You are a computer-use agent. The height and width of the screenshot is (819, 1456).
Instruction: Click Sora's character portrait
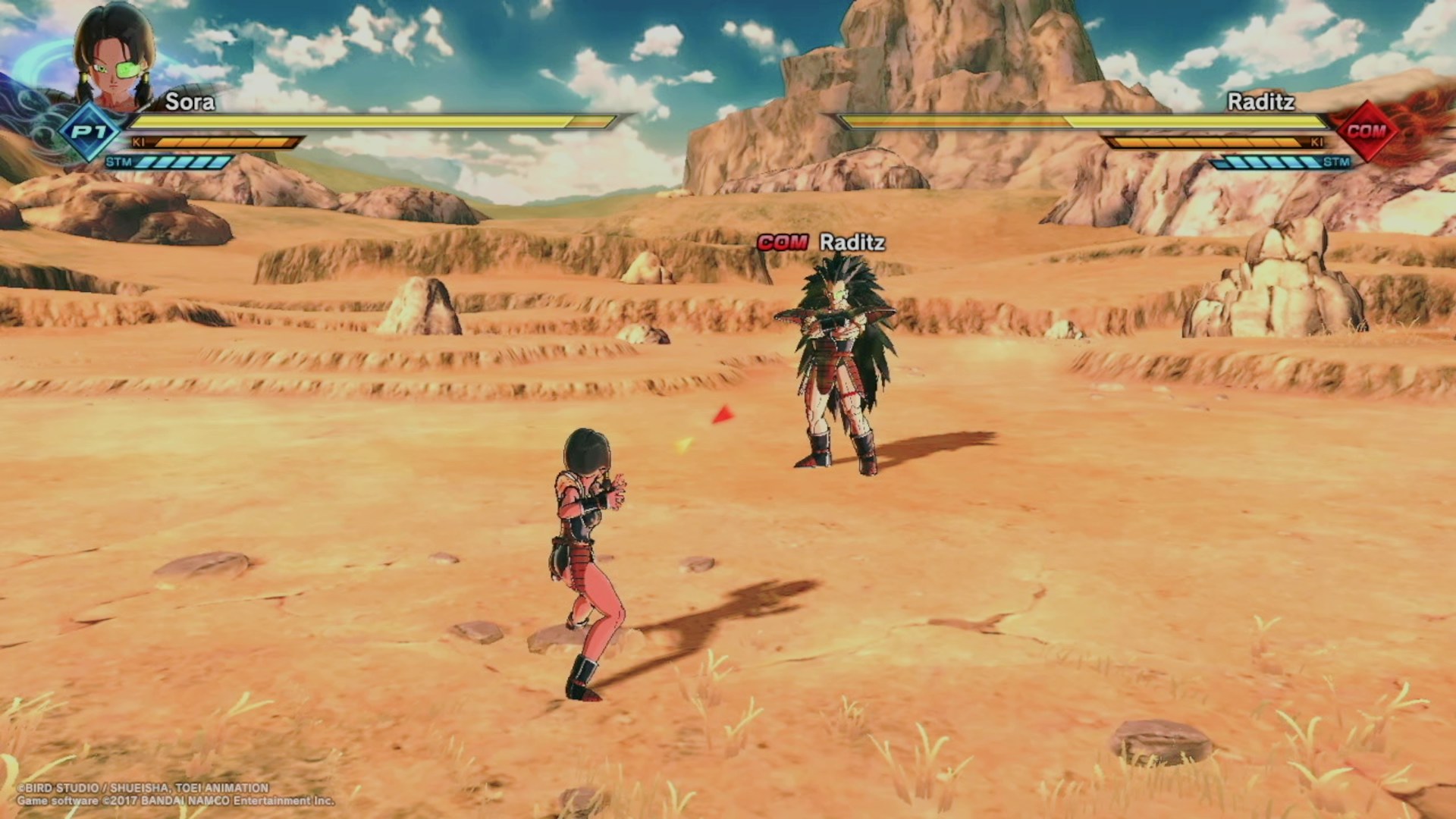click(114, 57)
